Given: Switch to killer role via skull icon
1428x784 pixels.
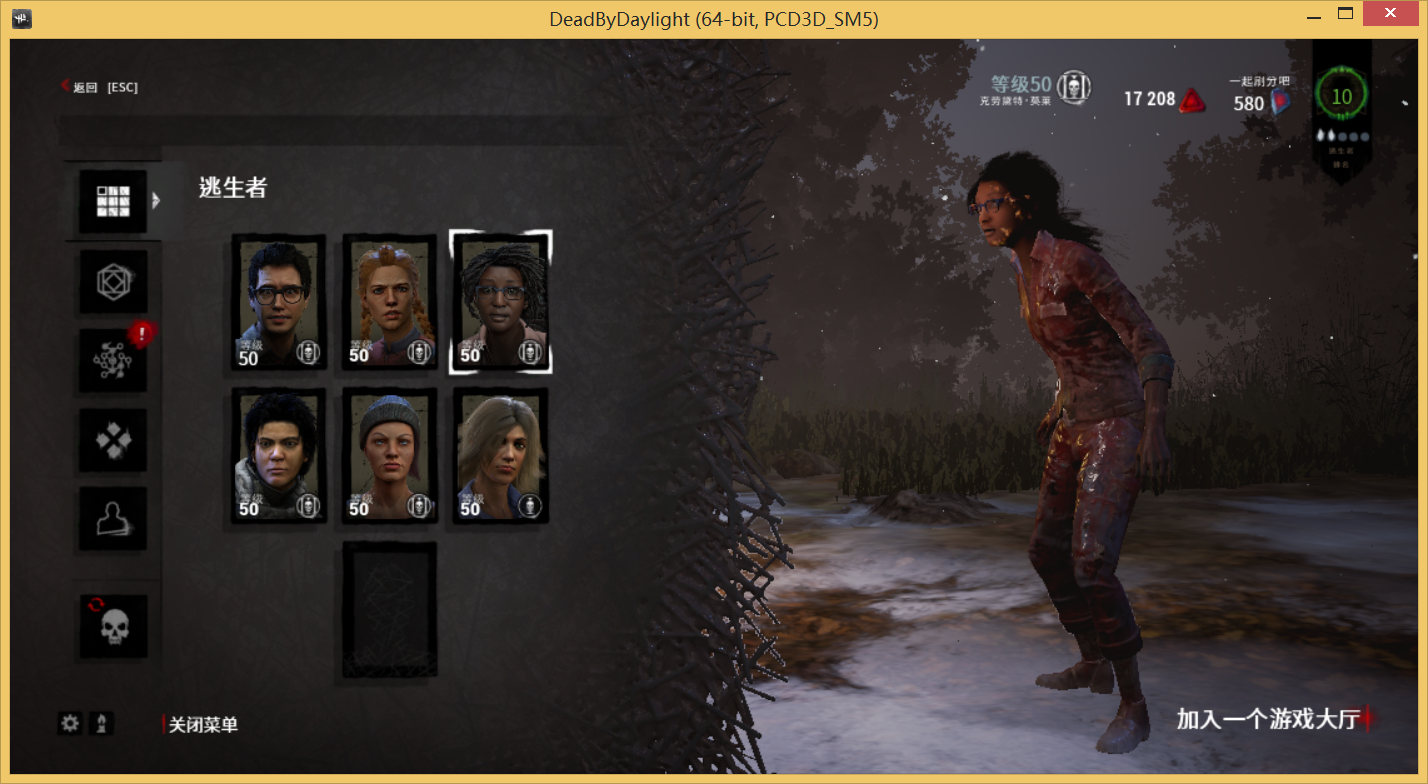Looking at the screenshot, I should pyautogui.click(x=113, y=627).
